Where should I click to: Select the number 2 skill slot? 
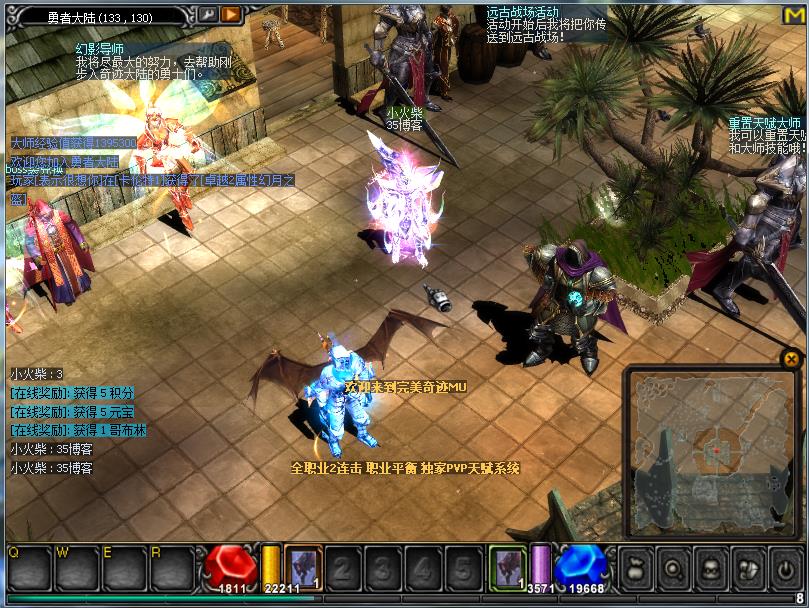pyautogui.click(x=342, y=569)
